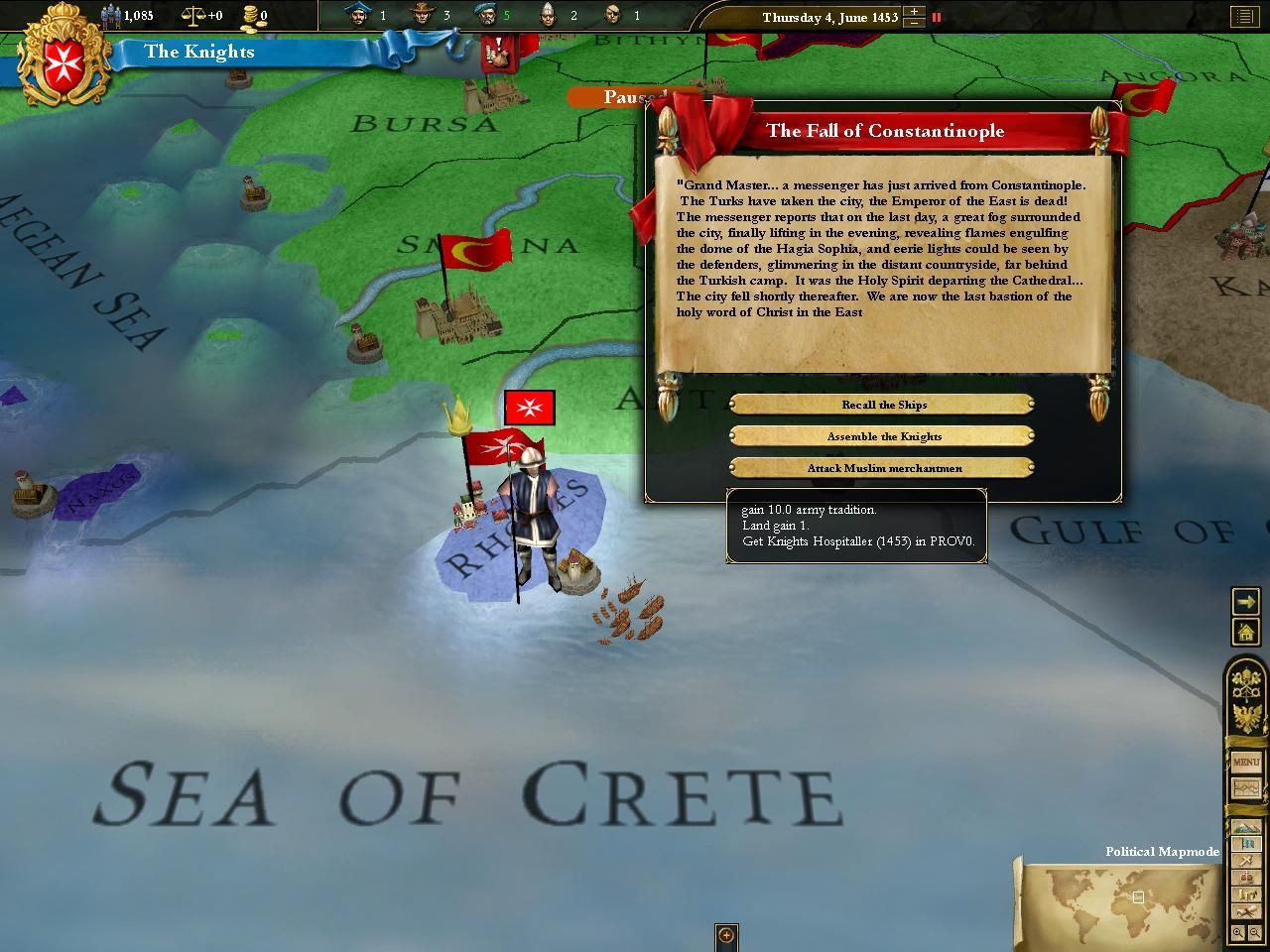
Task: Pick Attack Muslim merchantmen option
Action: 883,468
